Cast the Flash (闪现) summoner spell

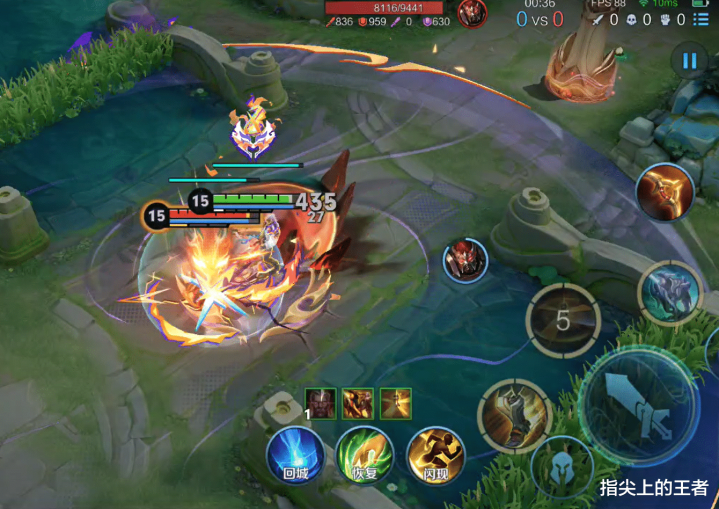click(435, 456)
